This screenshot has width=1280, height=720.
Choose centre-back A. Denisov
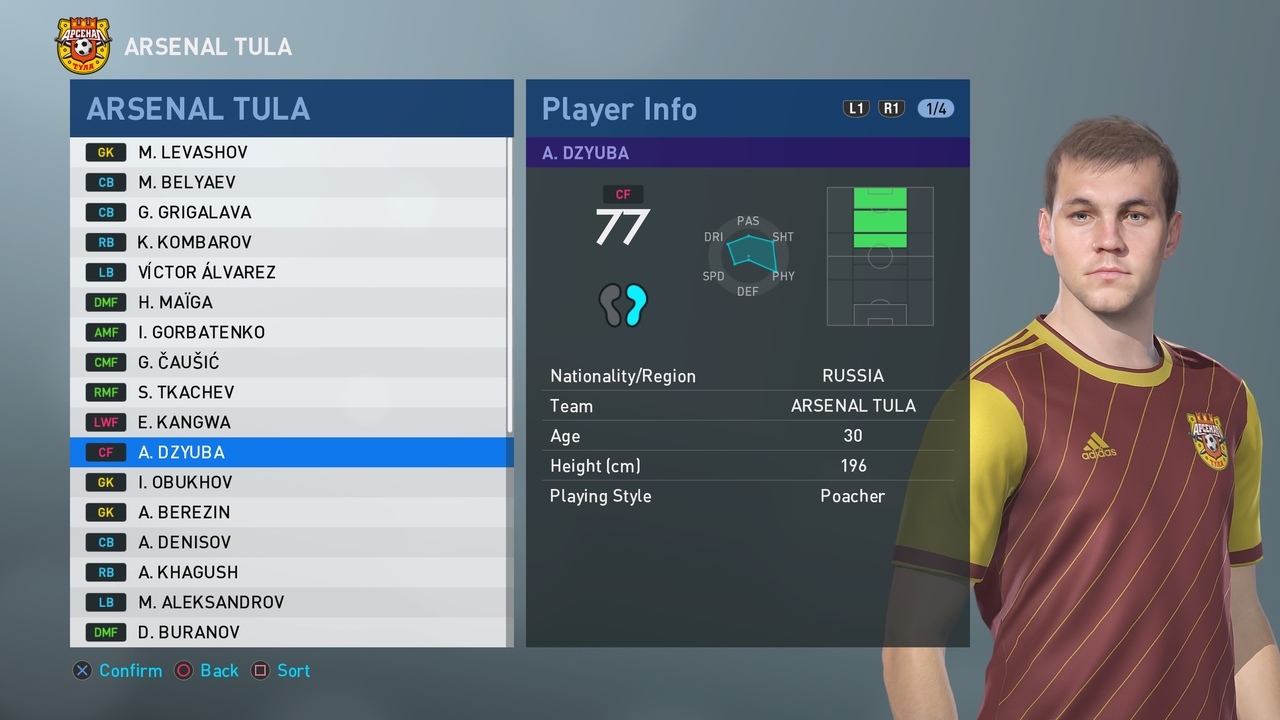coord(290,542)
